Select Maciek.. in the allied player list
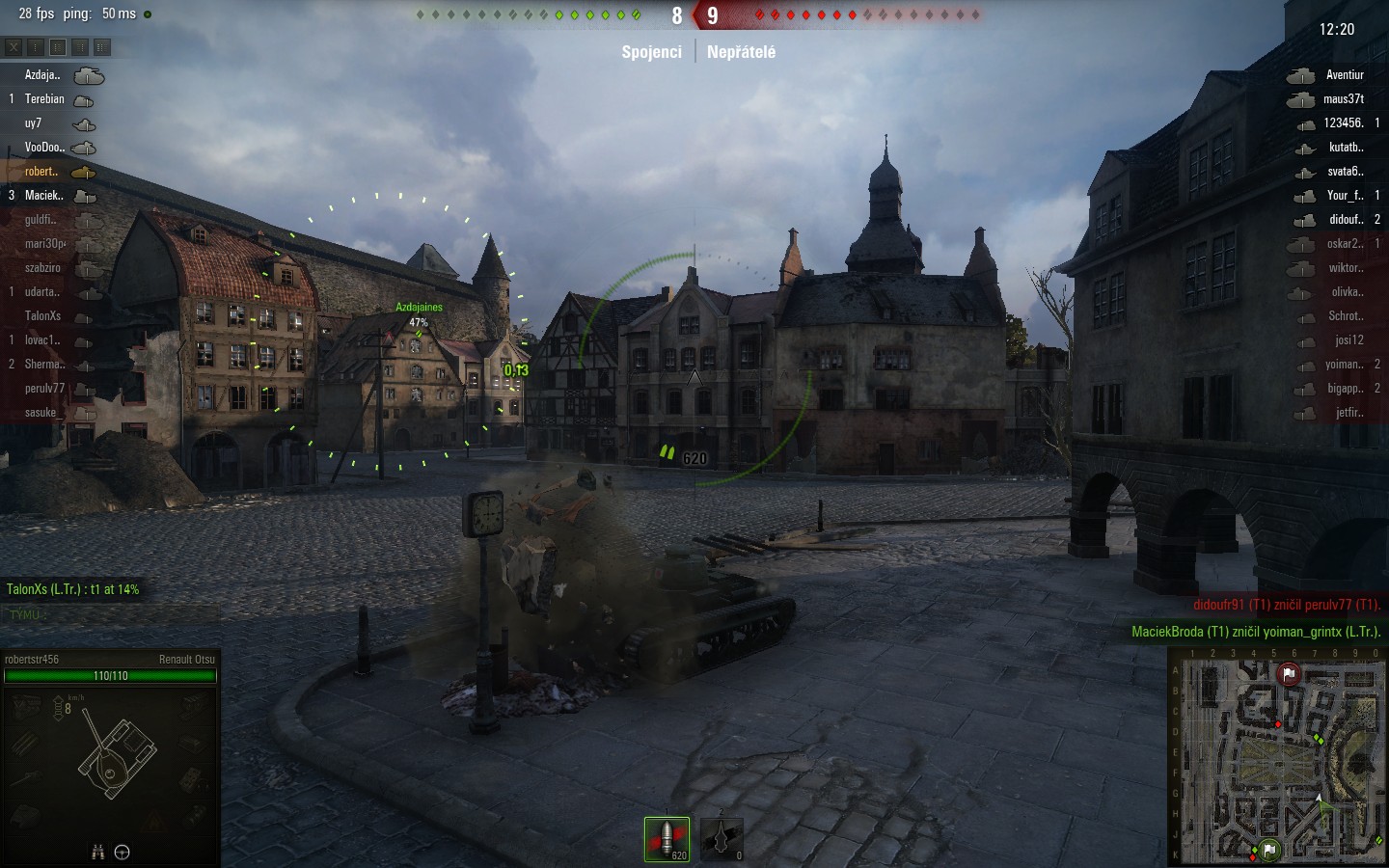 click(44, 196)
